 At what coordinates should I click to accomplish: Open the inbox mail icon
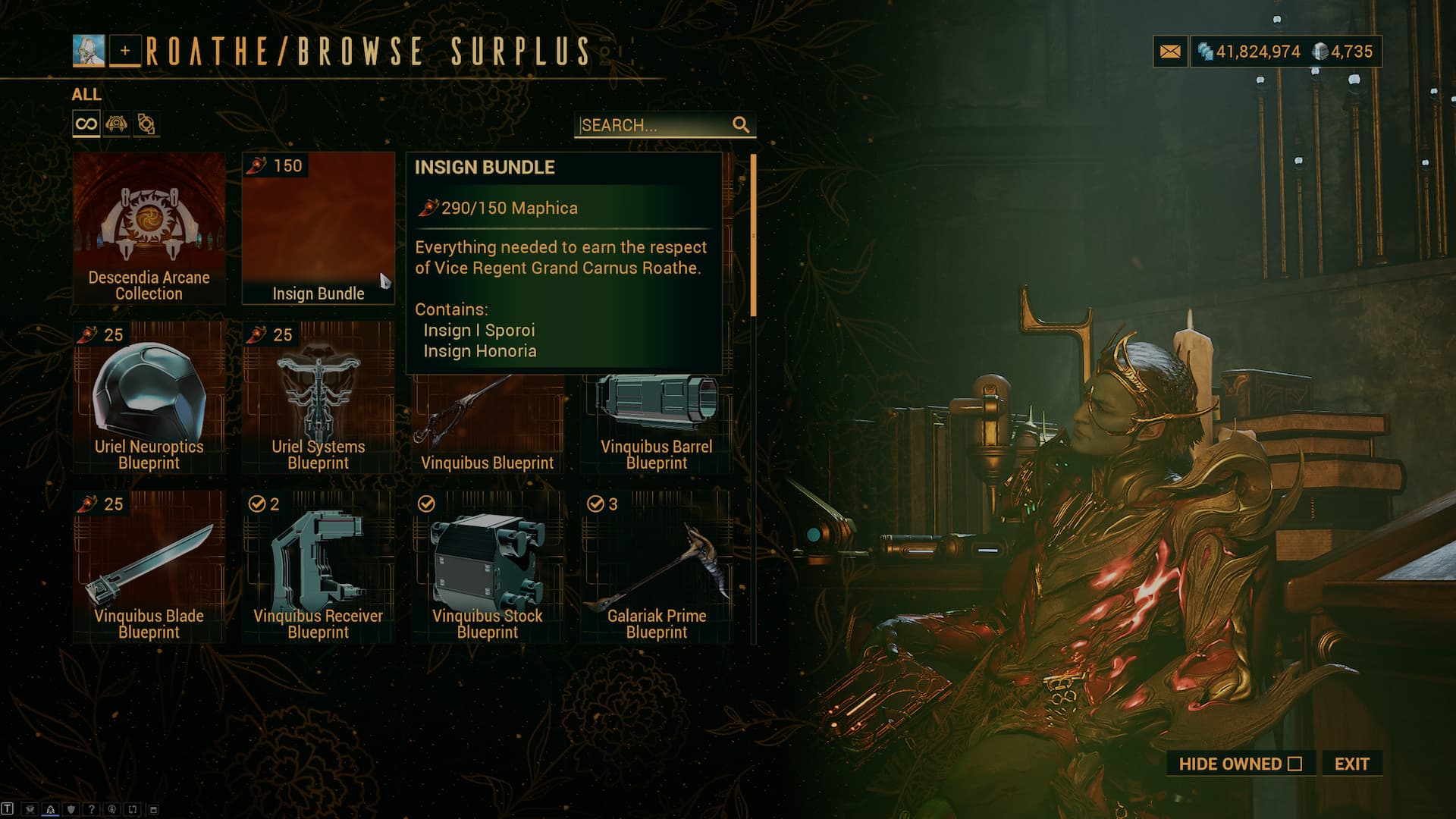click(x=1170, y=52)
